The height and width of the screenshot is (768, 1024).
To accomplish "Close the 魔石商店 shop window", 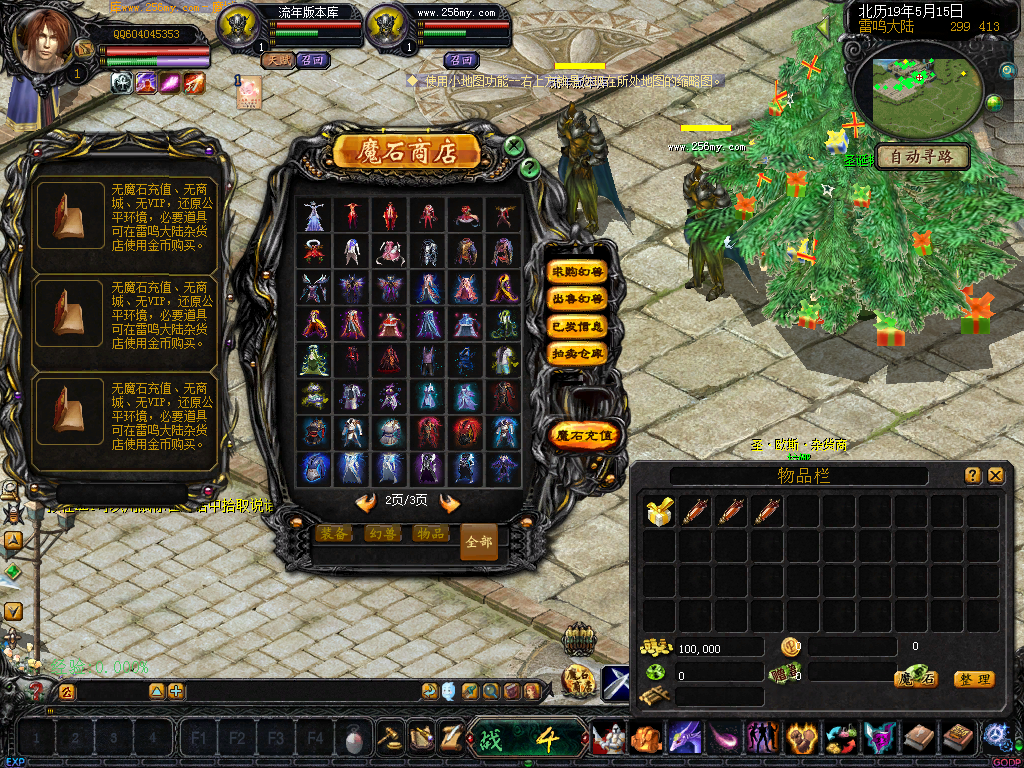I will point(514,146).
